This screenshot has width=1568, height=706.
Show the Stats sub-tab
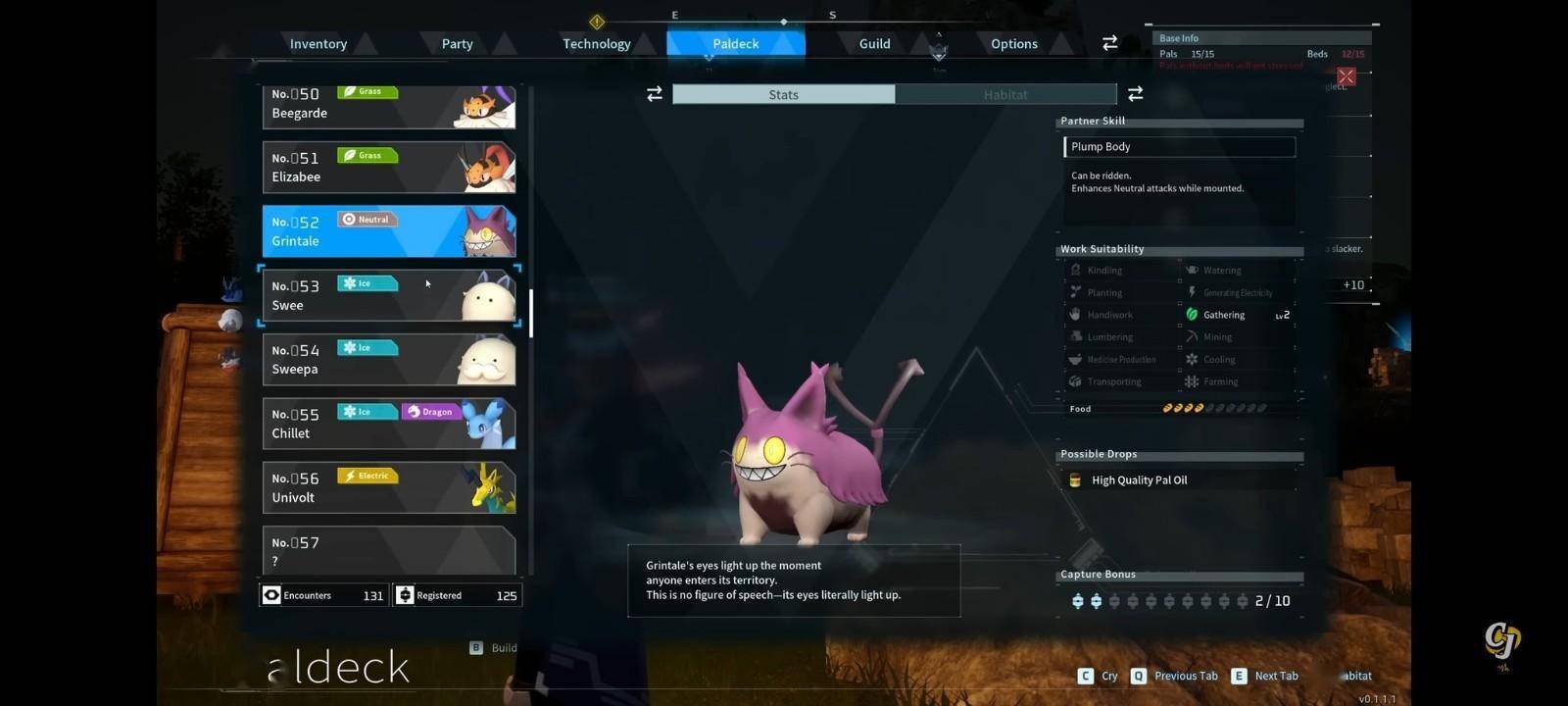[783, 94]
